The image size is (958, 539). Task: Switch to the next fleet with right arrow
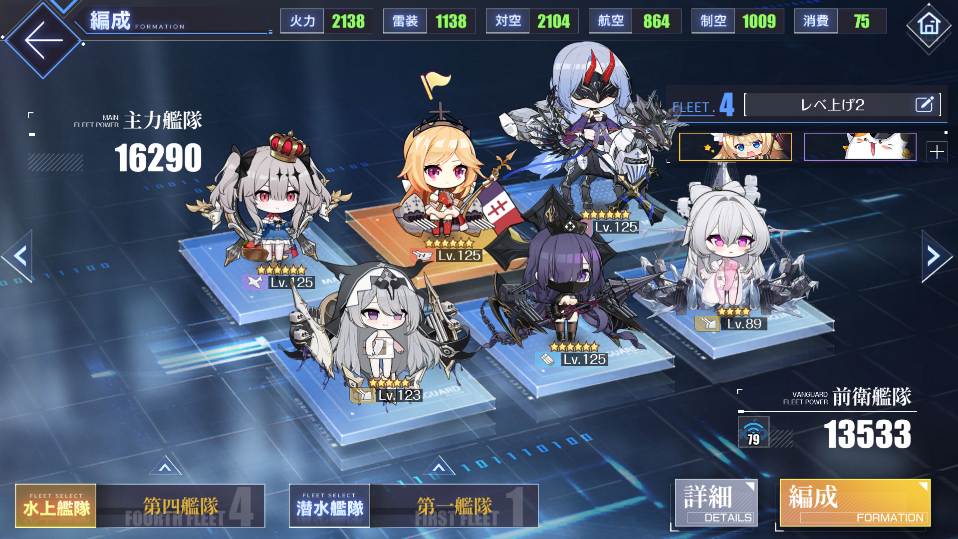click(937, 256)
